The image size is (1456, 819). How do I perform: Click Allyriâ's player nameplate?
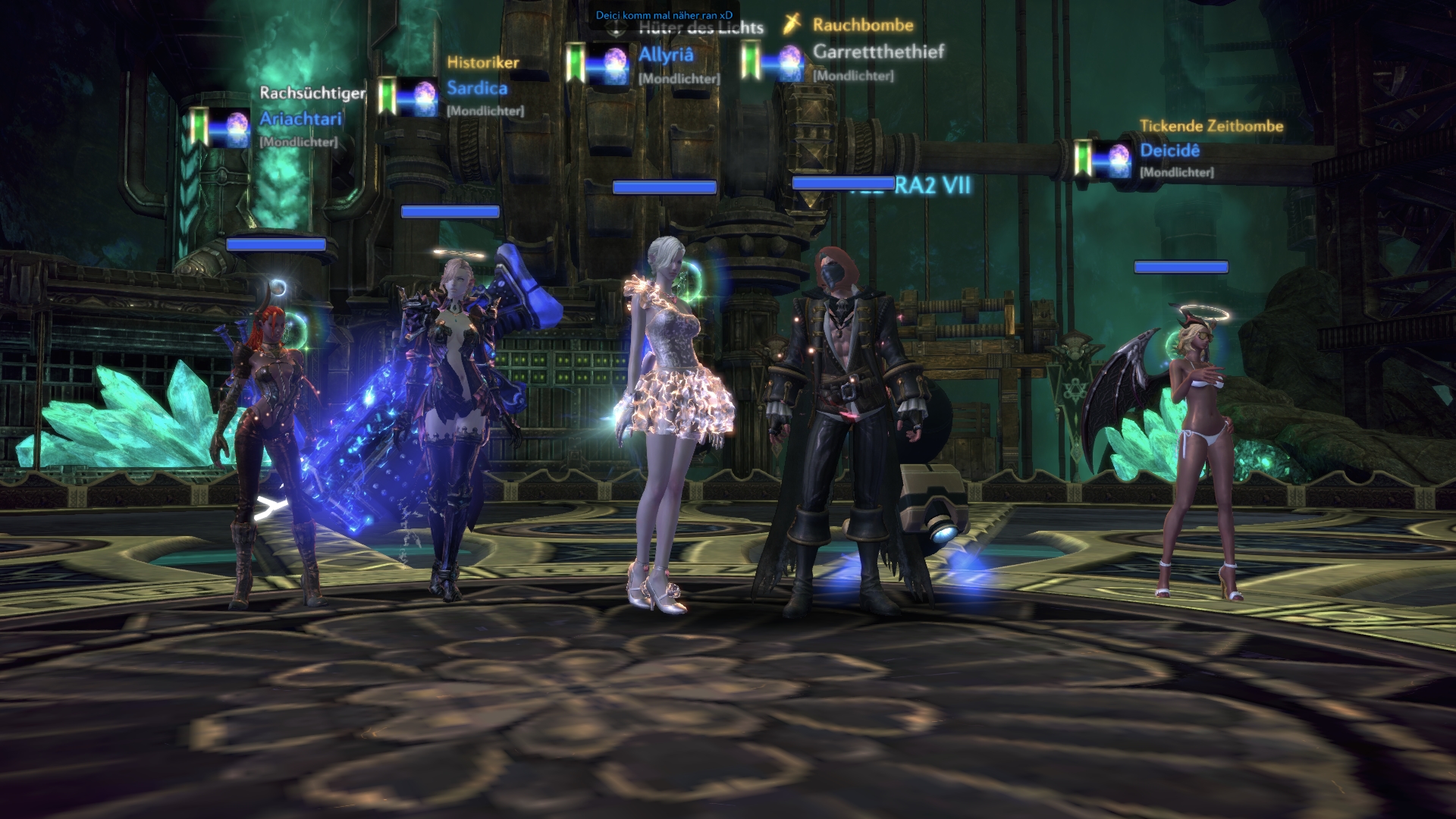pyautogui.click(x=666, y=55)
